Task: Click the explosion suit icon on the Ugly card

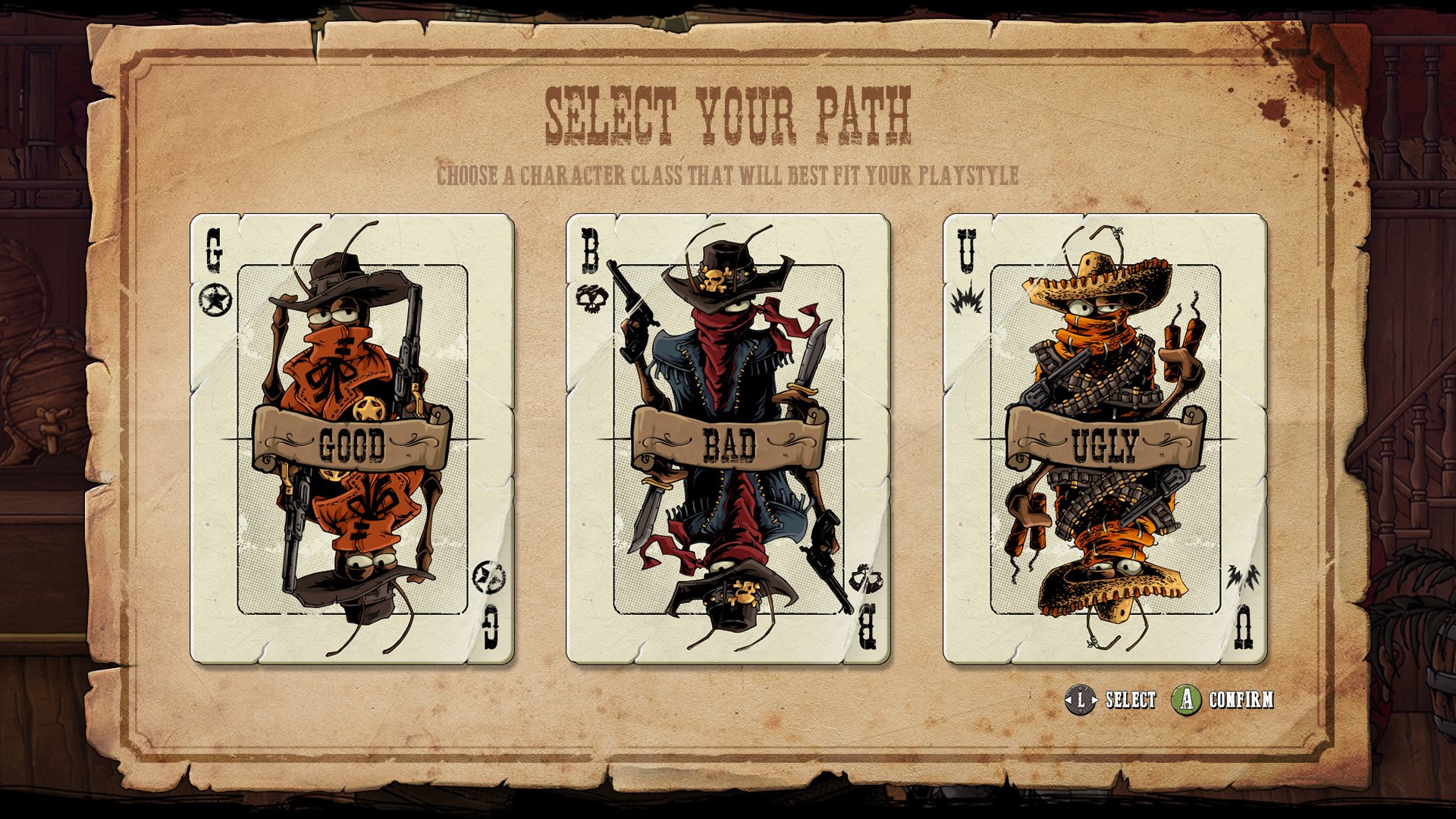Action: pyautogui.click(x=966, y=299)
